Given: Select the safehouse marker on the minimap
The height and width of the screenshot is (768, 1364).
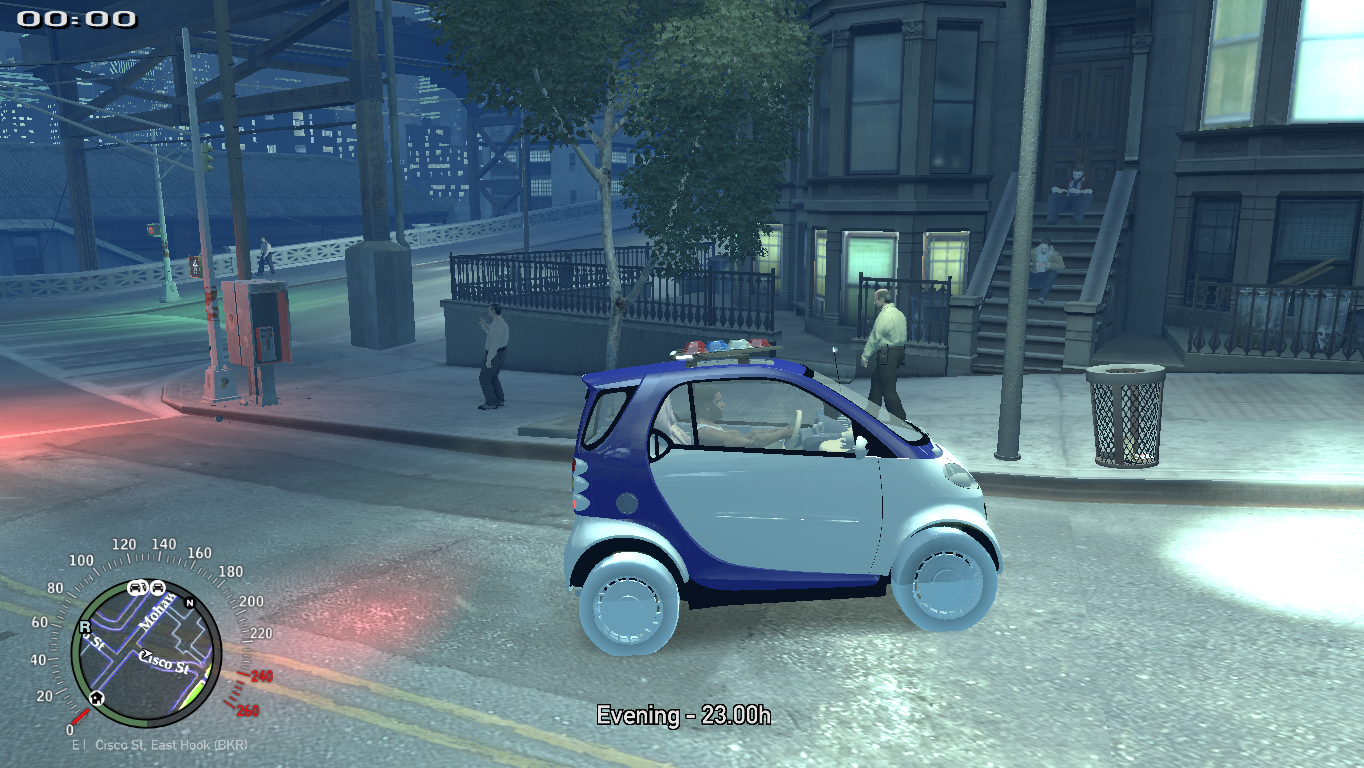Looking at the screenshot, I should tap(96, 697).
